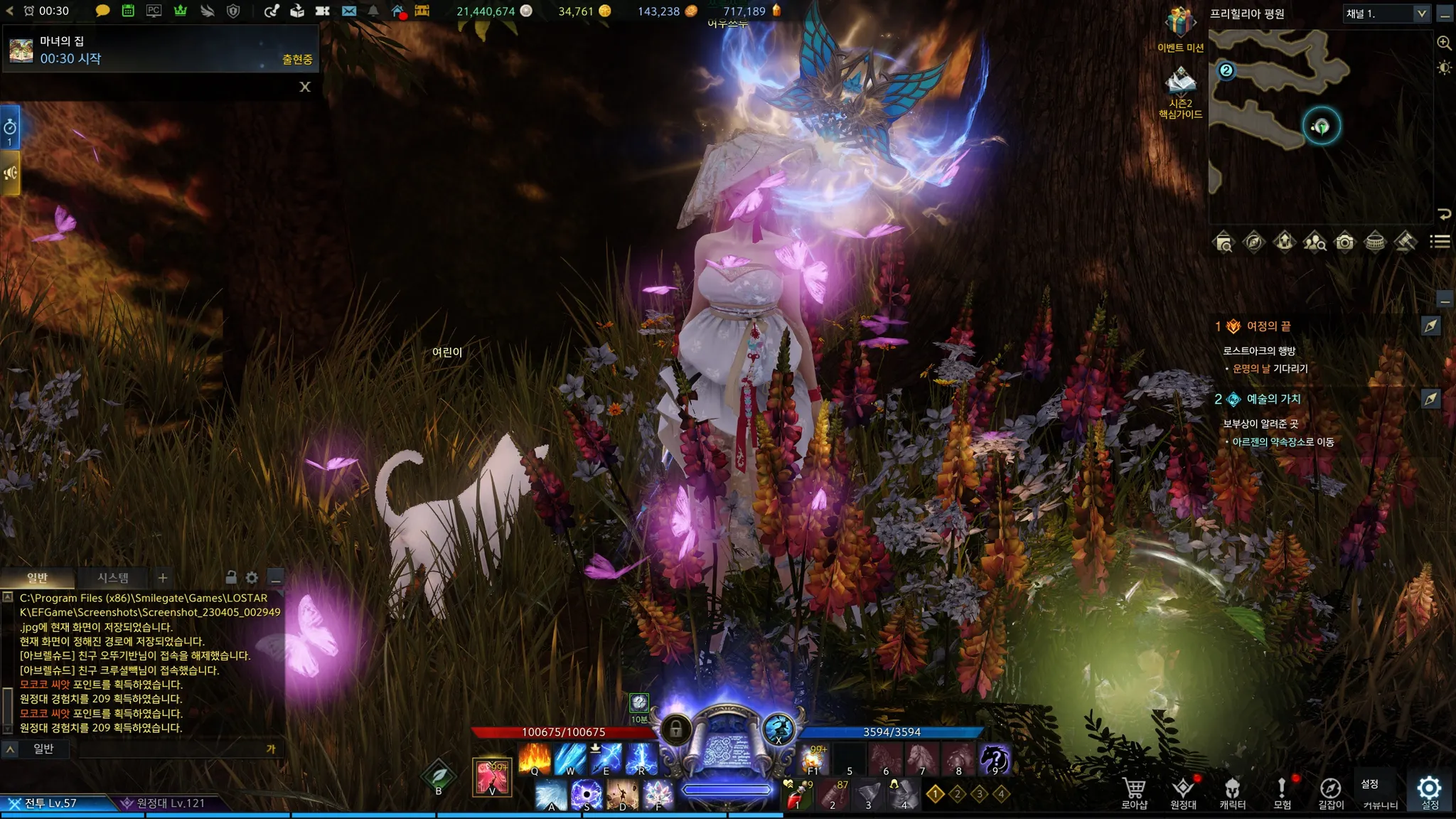
Task: Open the 캐릭터 character menu
Action: pos(1232,792)
